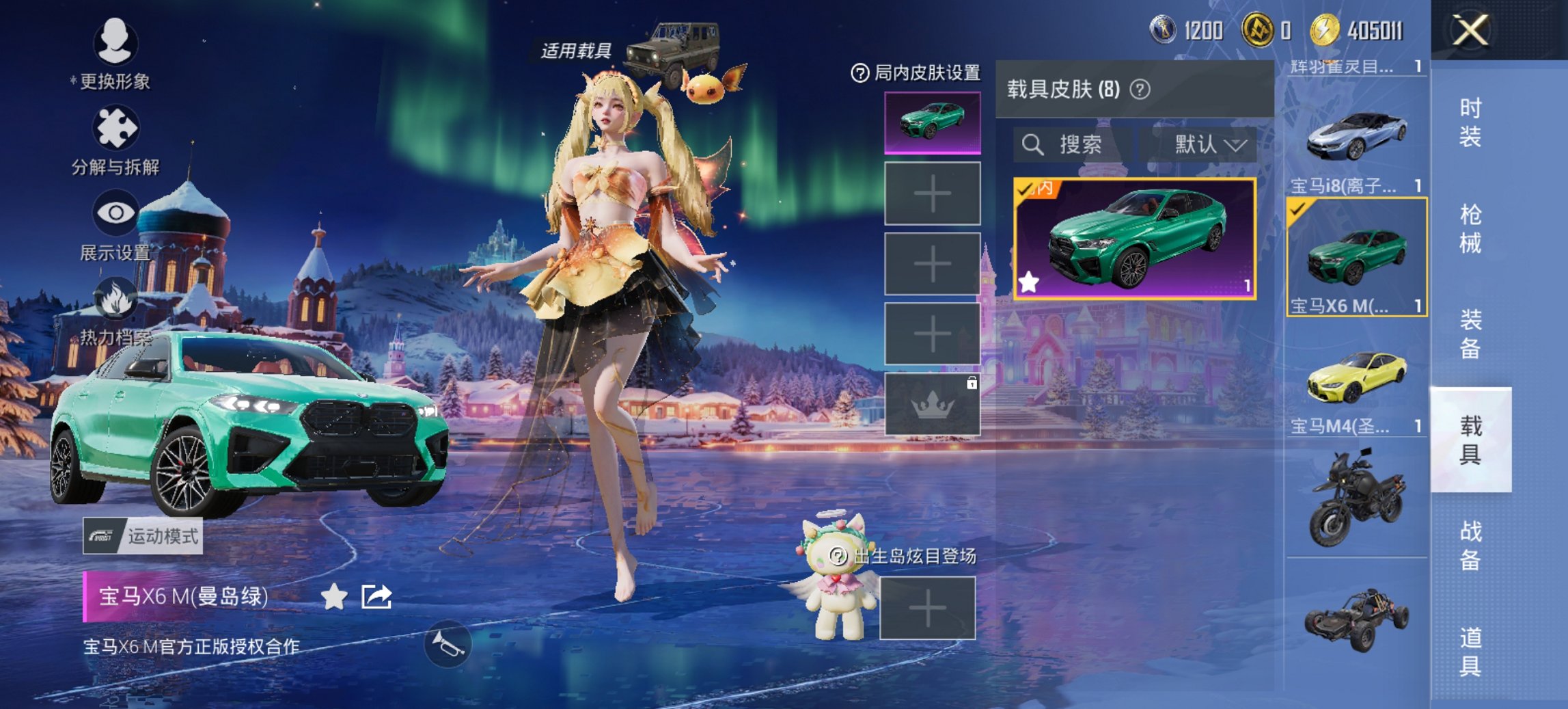This screenshot has height=709, width=1568.
Task: Open 展示设置 via the eye icon
Action: (x=116, y=212)
